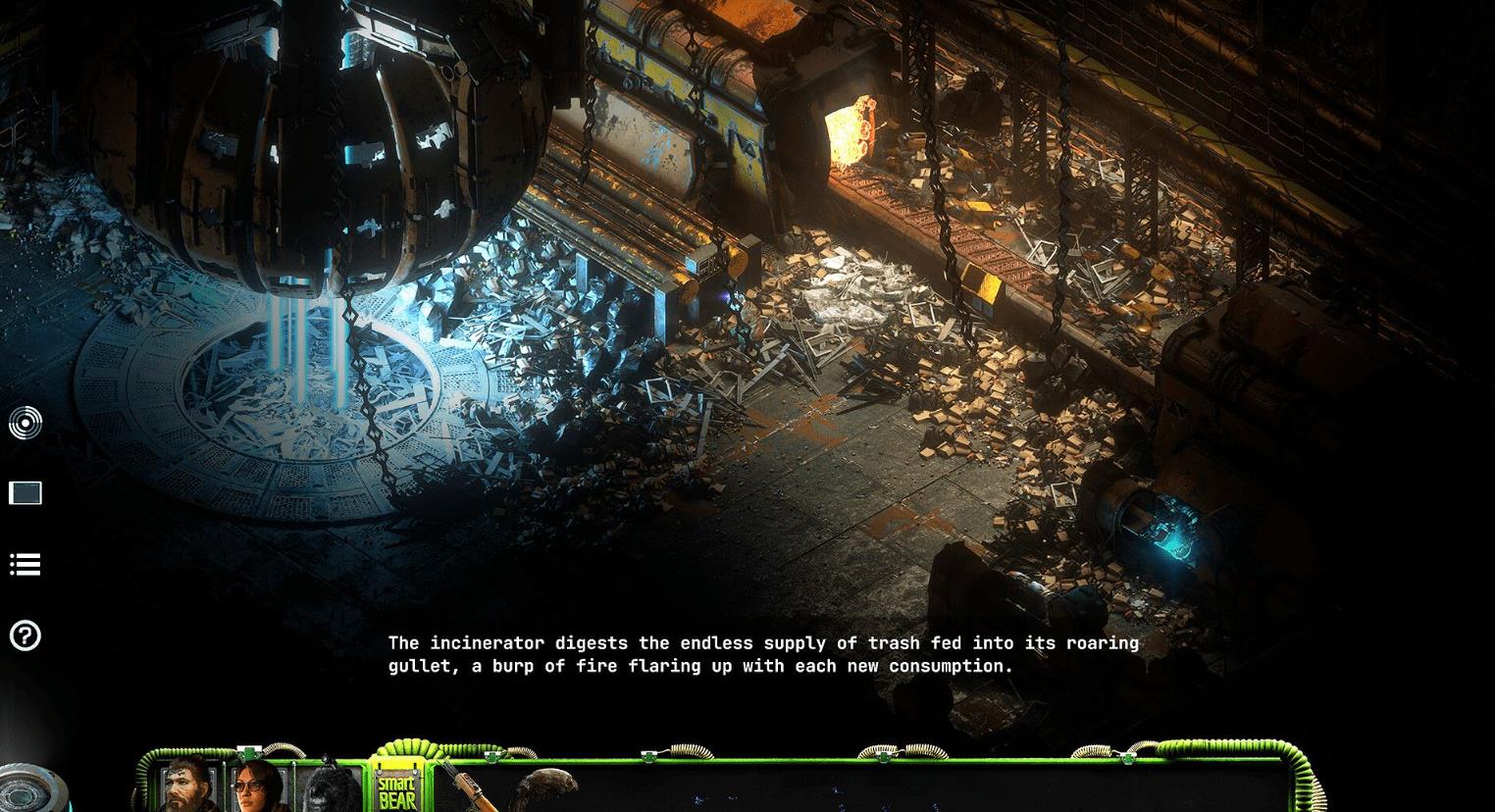Select the woman with glasses portrait

coord(259,787)
